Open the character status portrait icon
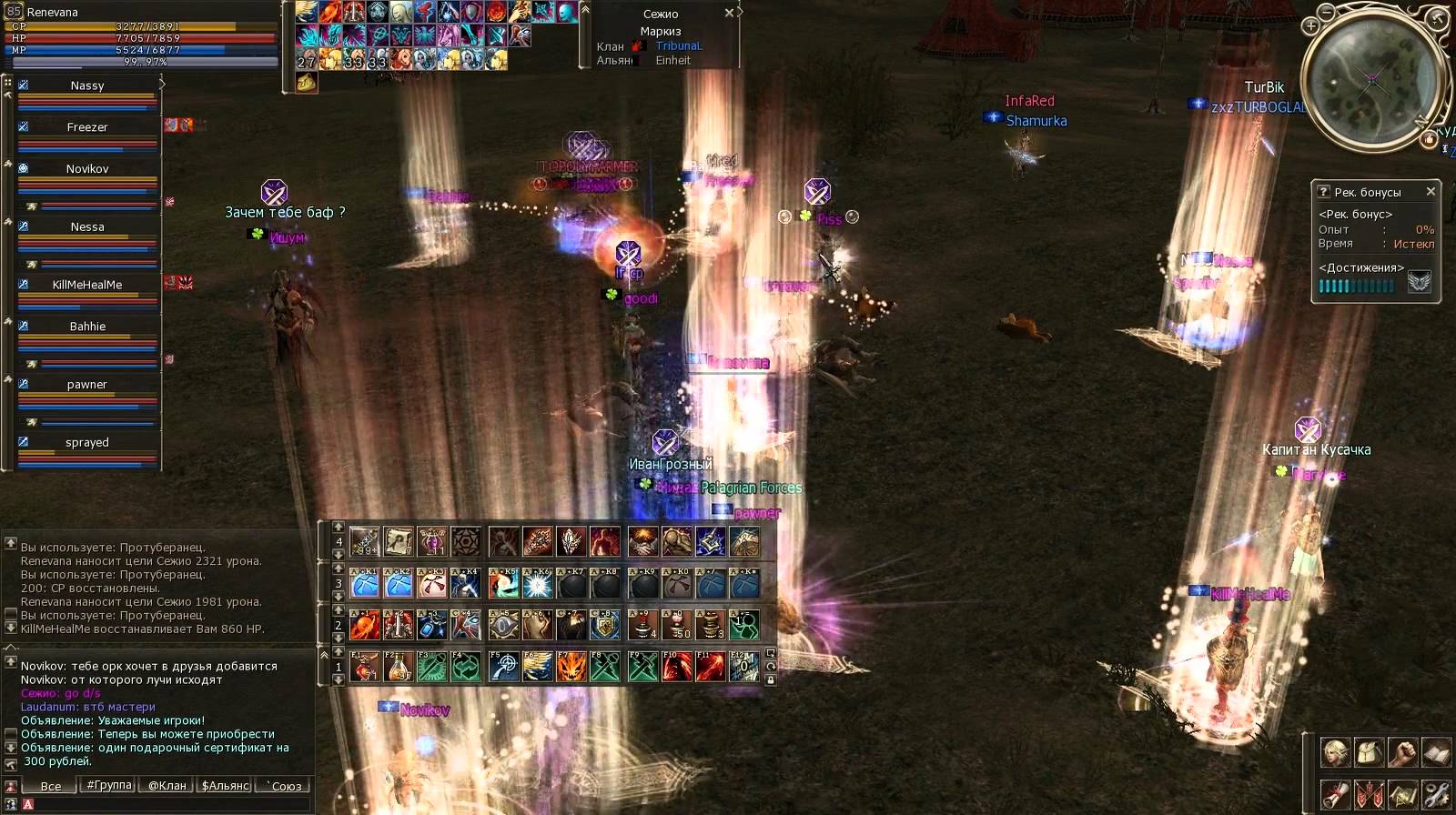This screenshot has height=815, width=1456. (1335, 753)
